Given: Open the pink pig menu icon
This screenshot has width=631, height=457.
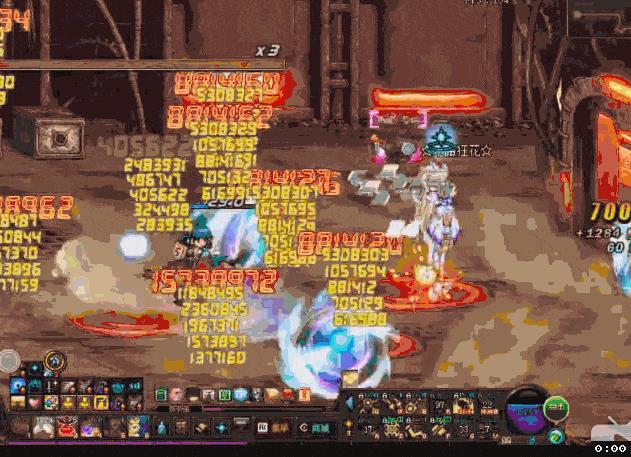Looking at the screenshot, I should click(177, 396).
